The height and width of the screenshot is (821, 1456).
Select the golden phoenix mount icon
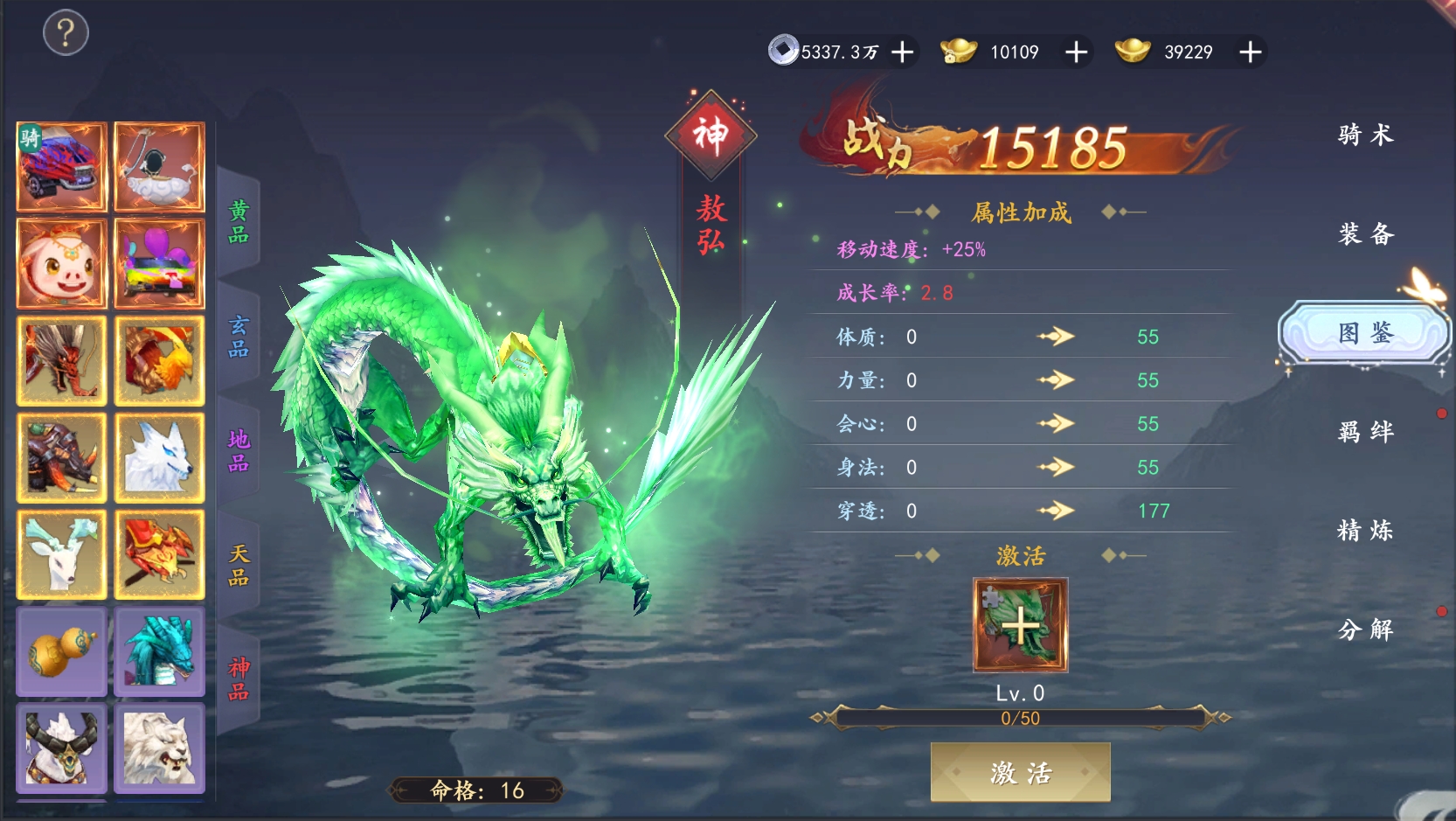point(159,360)
